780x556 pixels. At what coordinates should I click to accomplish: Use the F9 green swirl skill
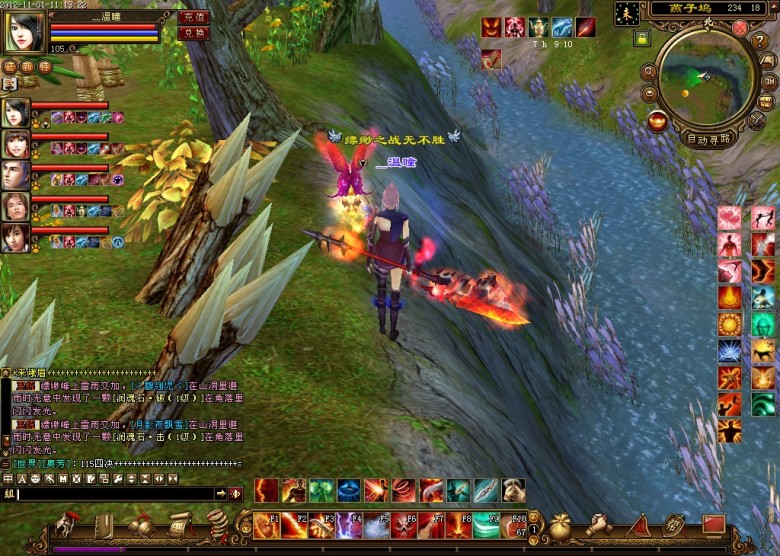click(486, 525)
